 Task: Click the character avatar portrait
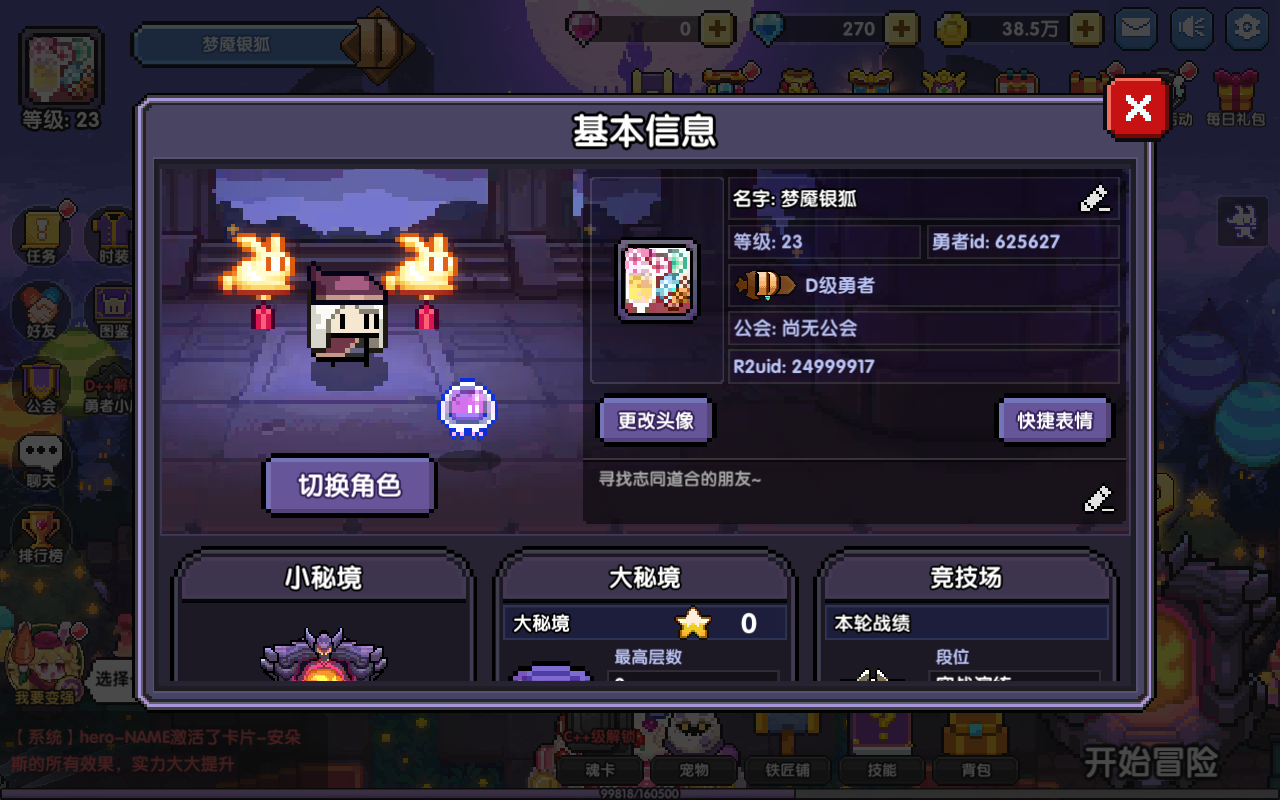(x=657, y=281)
